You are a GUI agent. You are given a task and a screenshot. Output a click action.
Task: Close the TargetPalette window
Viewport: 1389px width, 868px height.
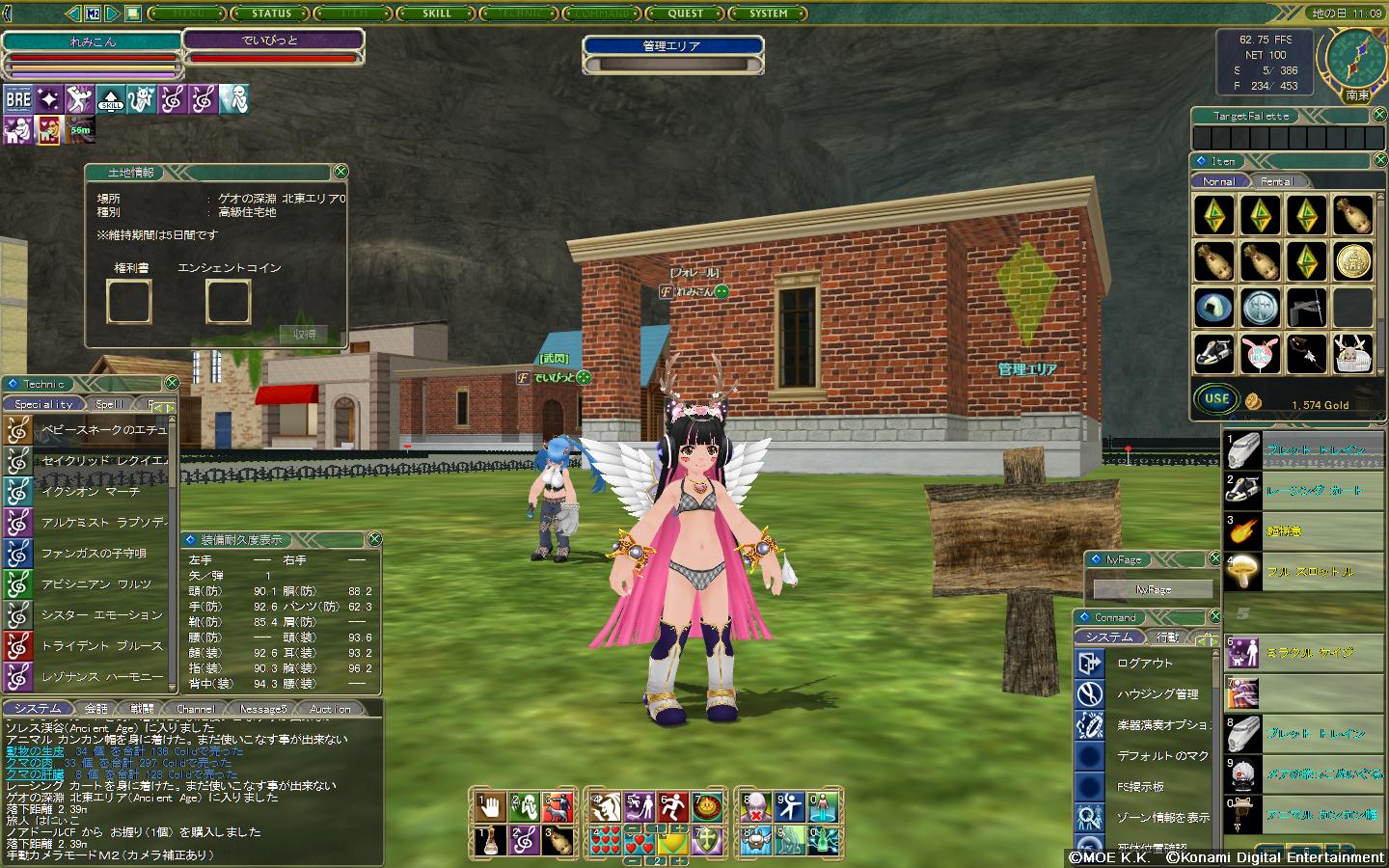(1379, 116)
